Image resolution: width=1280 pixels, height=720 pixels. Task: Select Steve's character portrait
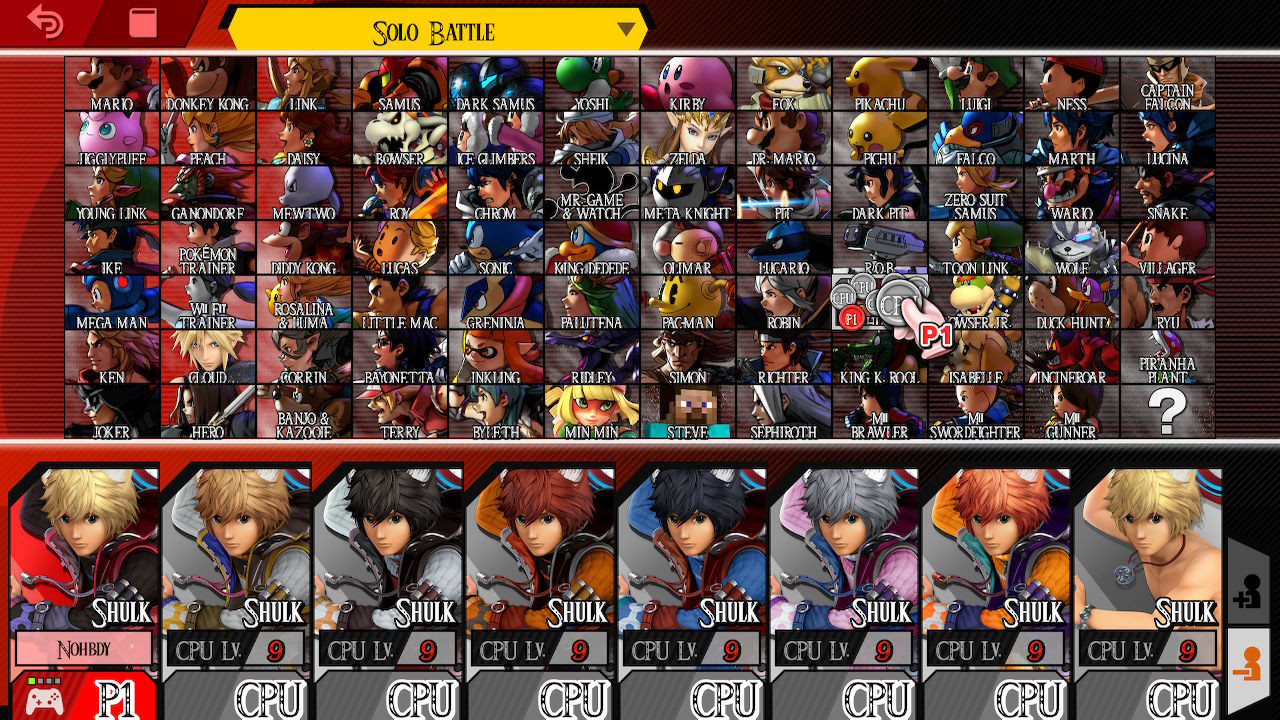687,413
